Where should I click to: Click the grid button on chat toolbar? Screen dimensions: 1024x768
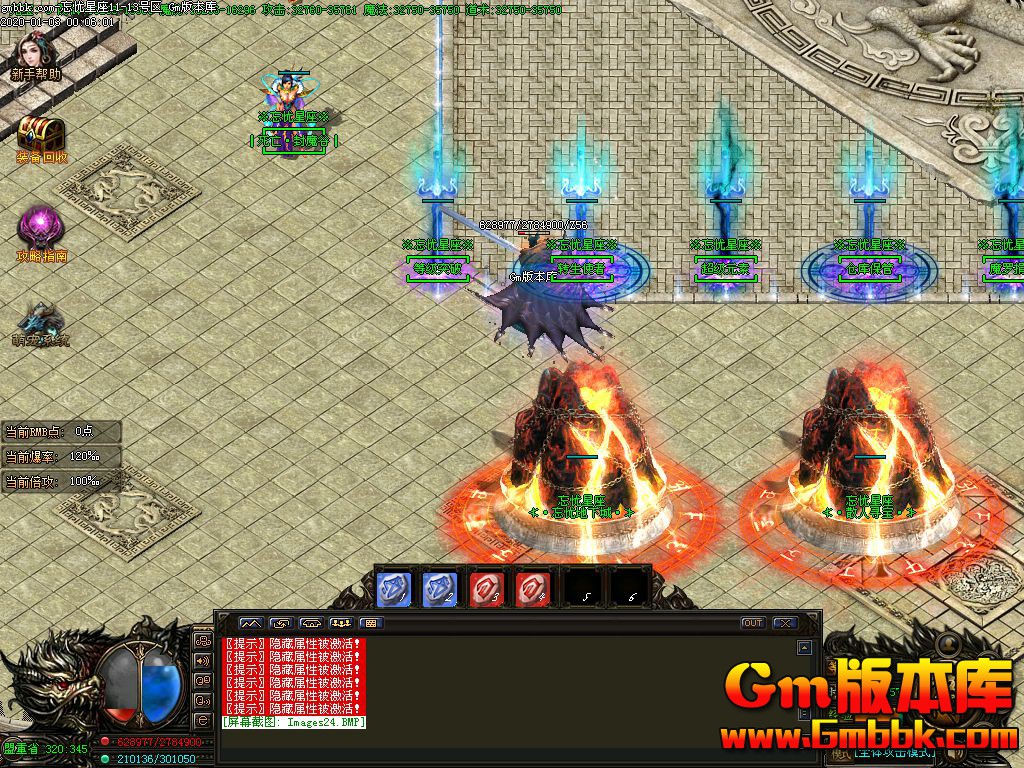pyautogui.click(x=370, y=623)
